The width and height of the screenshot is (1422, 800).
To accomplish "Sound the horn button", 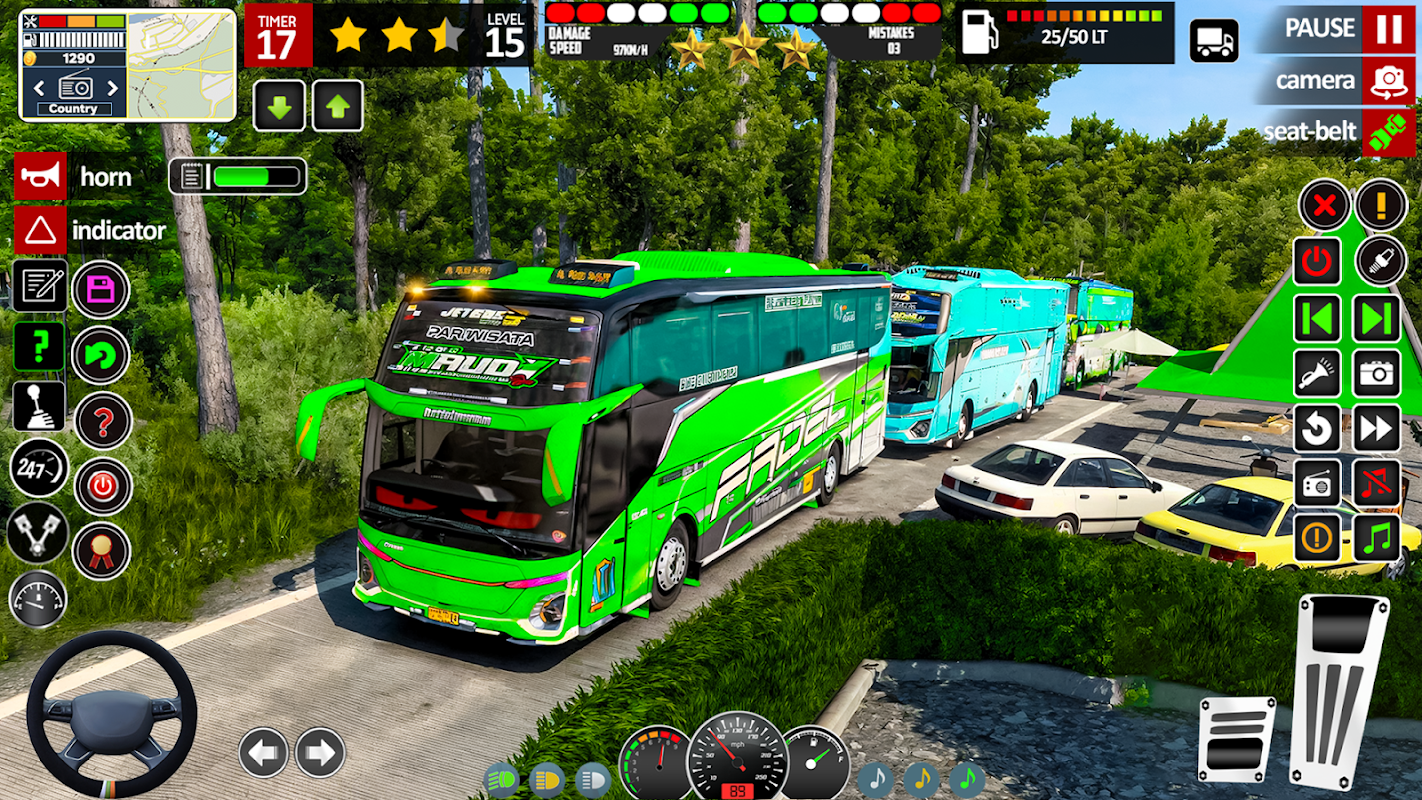I will [40, 177].
